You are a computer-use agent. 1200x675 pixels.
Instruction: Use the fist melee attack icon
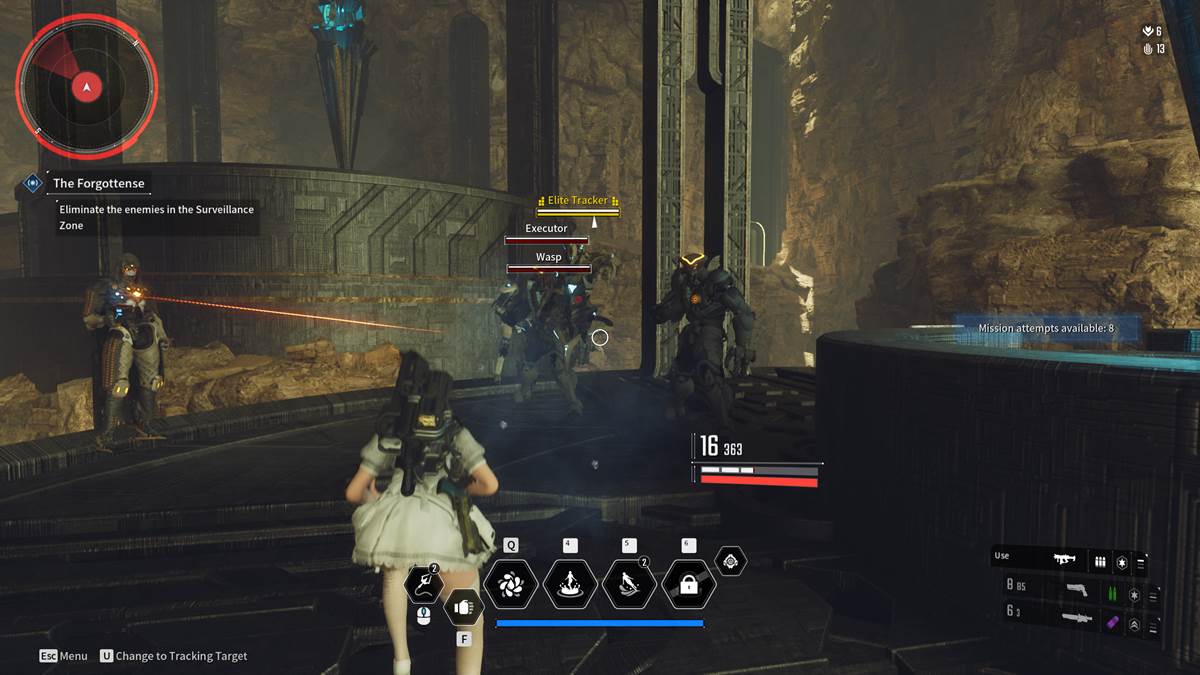pyautogui.click(x=463, y=606)
